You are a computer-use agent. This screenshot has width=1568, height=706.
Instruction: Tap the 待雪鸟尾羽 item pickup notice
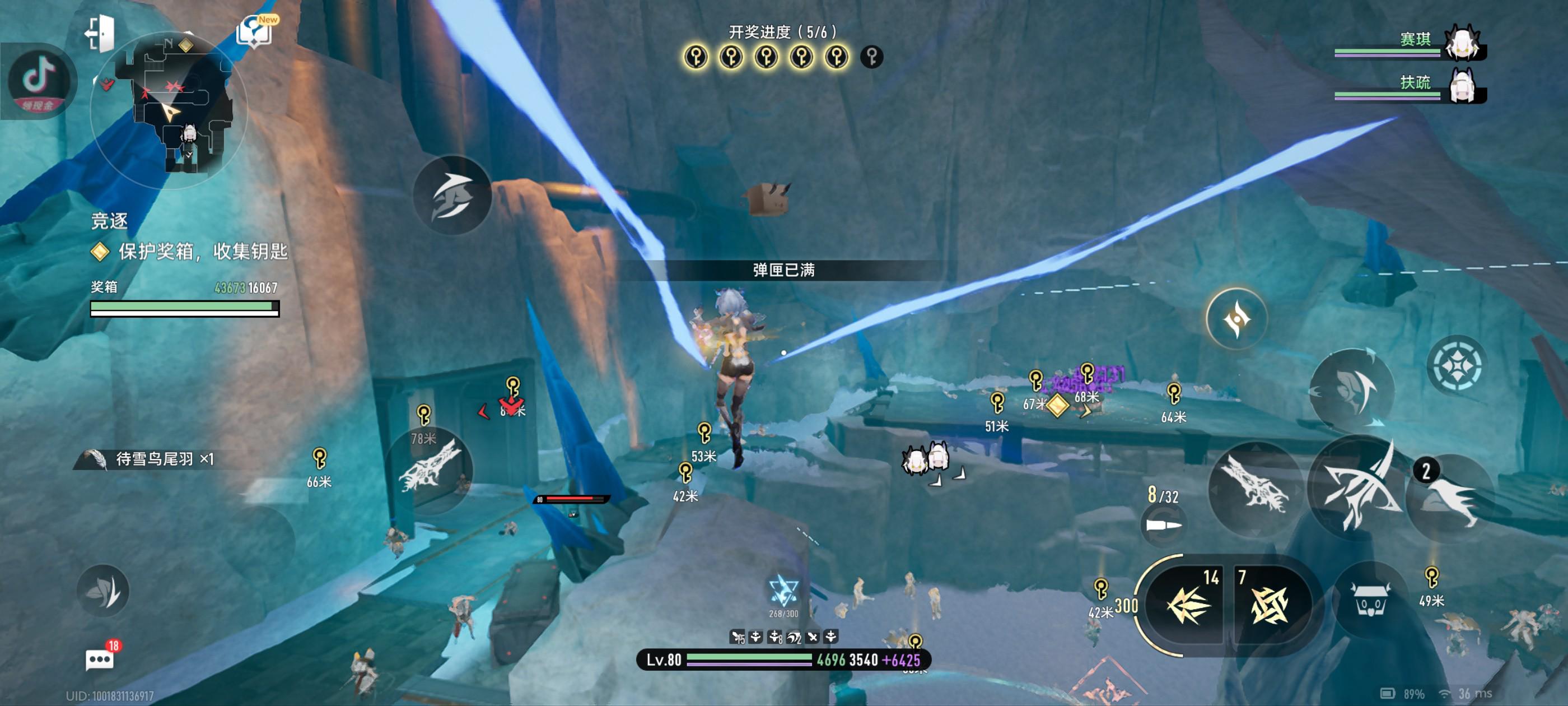(x=155, y=459)
